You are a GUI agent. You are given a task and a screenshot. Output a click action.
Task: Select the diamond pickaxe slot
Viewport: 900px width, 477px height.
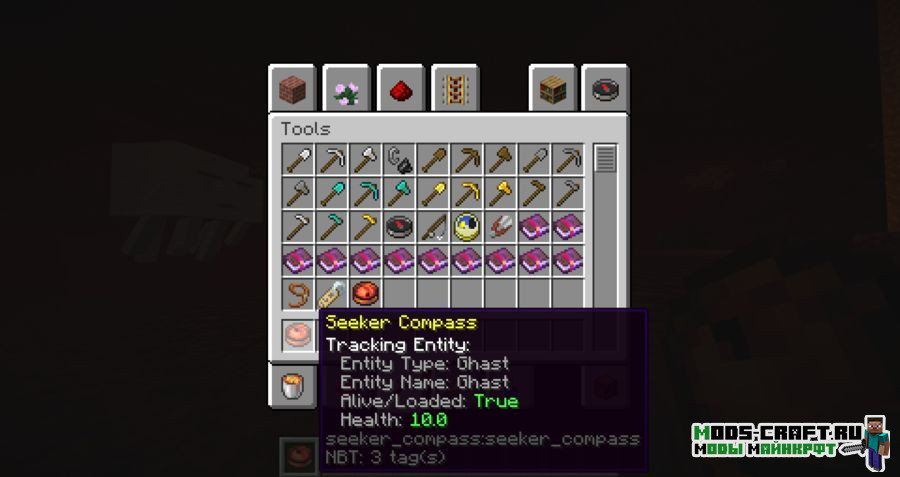point(365,192)
